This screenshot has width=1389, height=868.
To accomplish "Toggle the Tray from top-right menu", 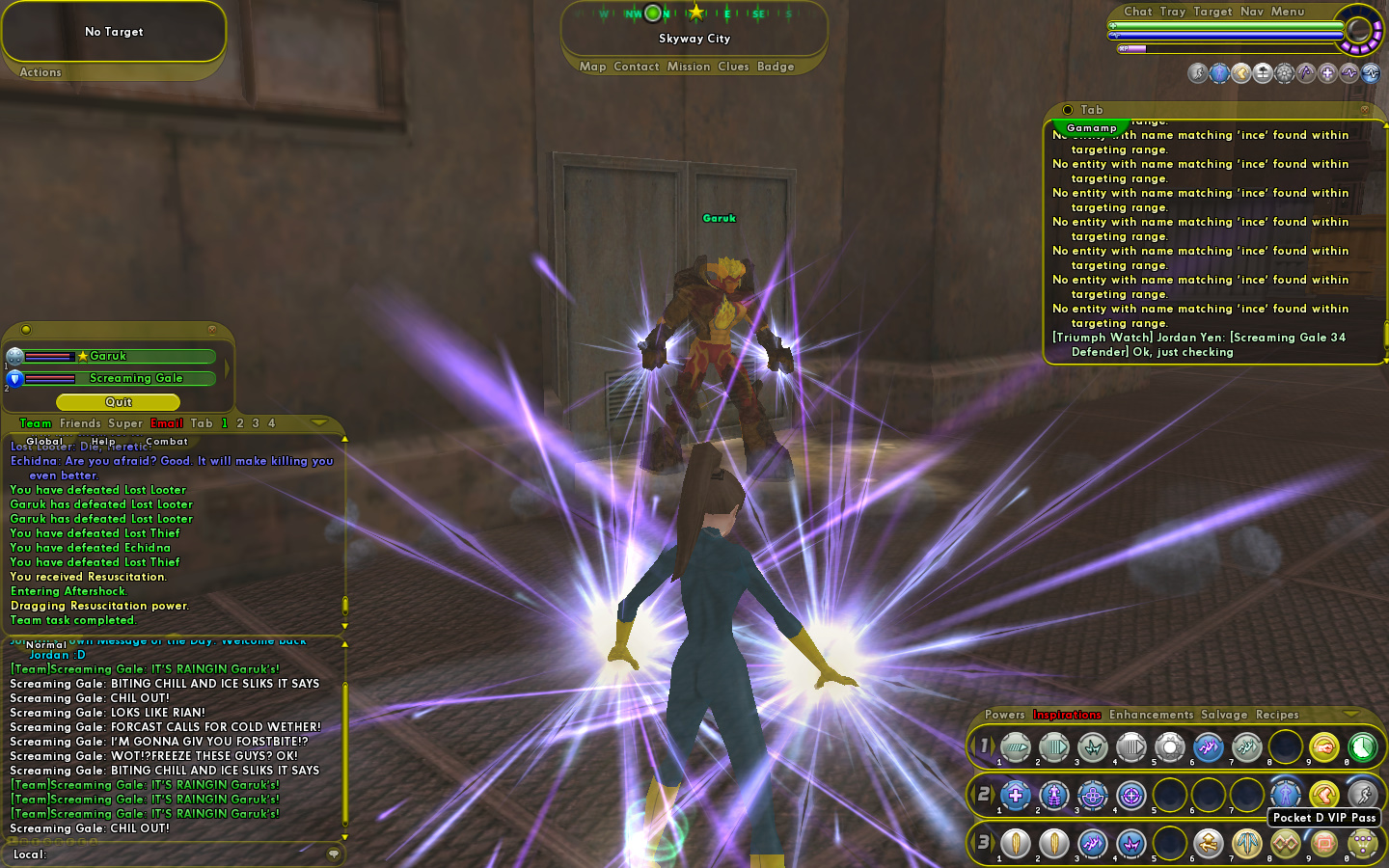I will click(1173, 12).
